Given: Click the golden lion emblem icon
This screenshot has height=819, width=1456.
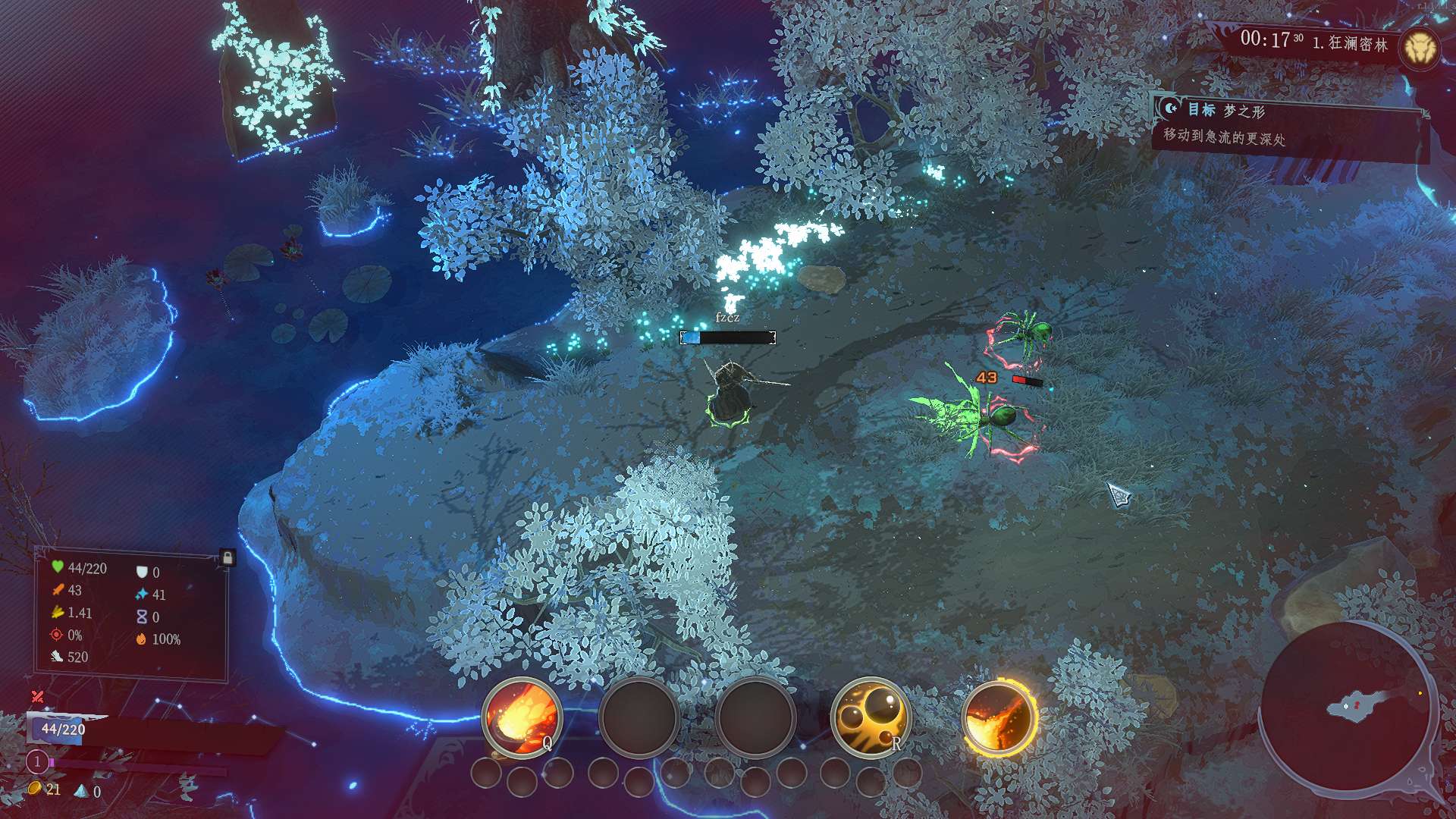Looking at the screenshot, I should pos(1419,49).
